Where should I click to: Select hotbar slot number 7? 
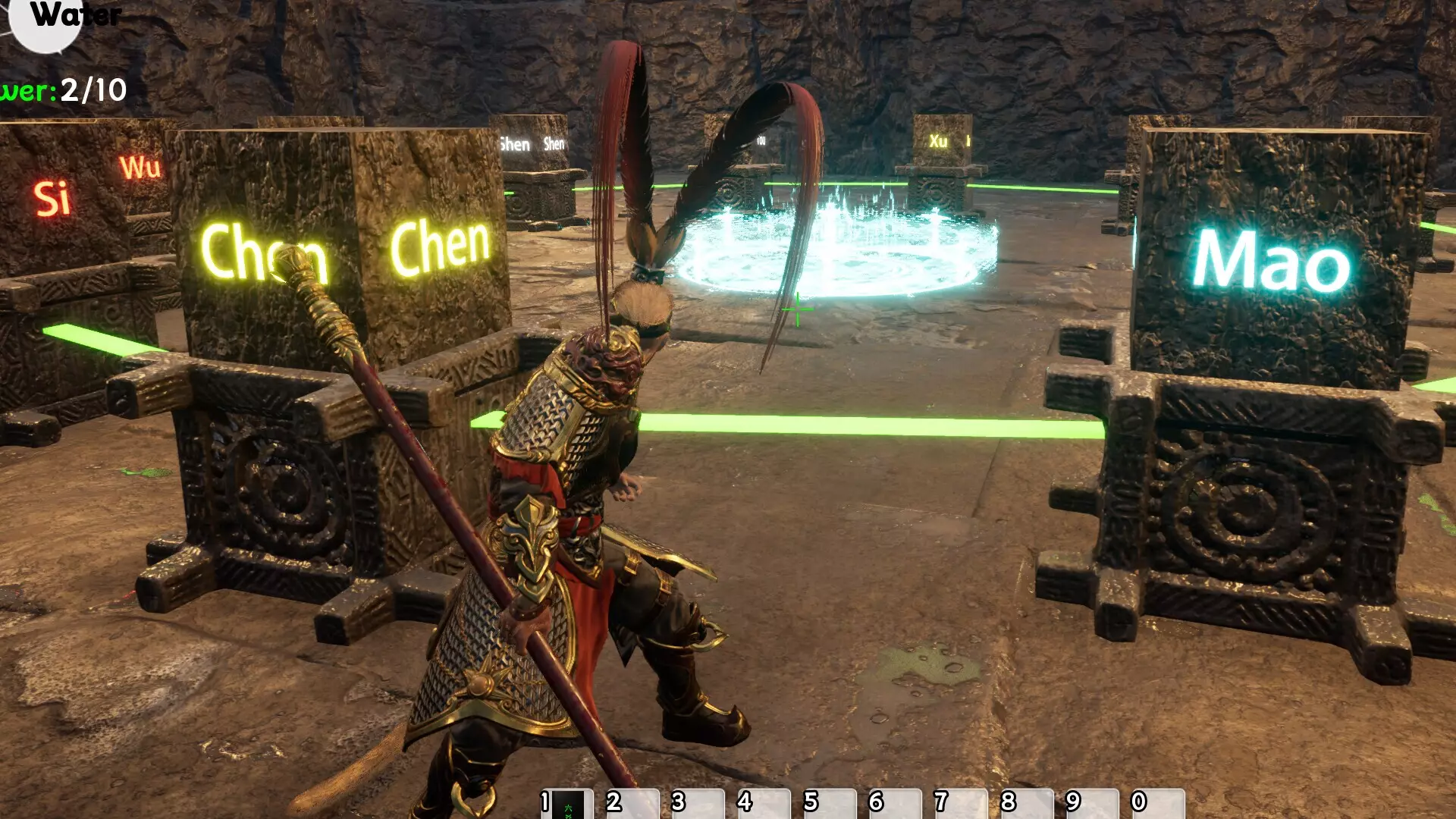pyautogui.click(x=962, y=804)
